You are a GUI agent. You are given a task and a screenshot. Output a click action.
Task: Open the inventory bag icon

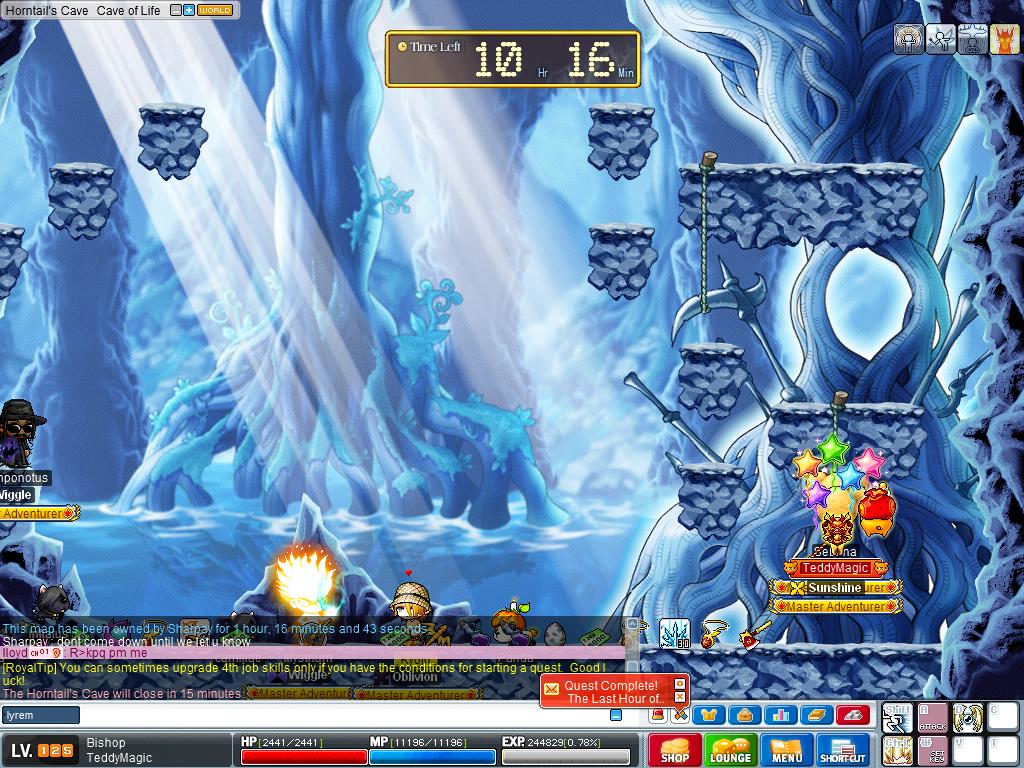[746, 714]
